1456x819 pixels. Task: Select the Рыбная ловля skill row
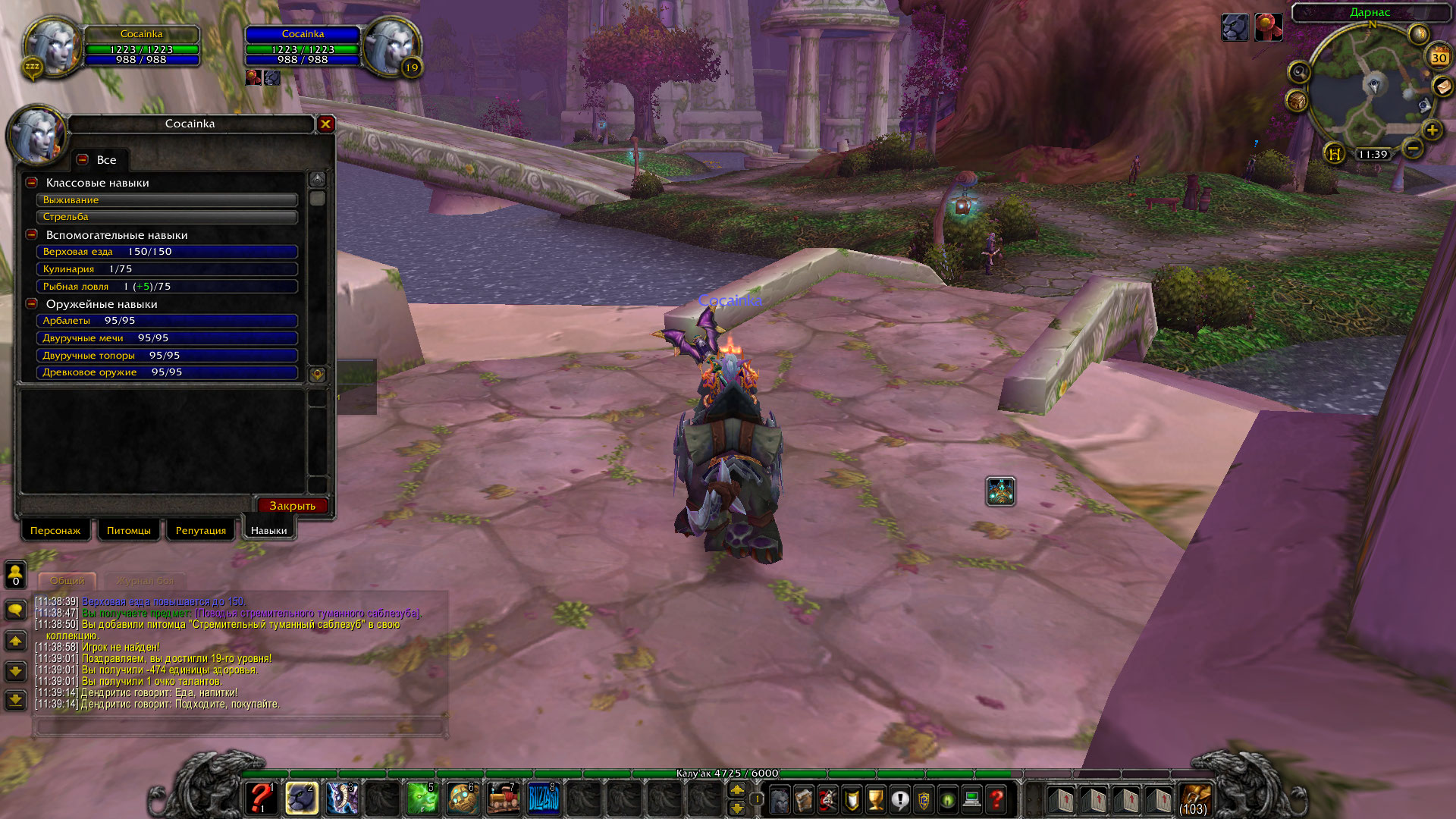(x=167, y=287)
